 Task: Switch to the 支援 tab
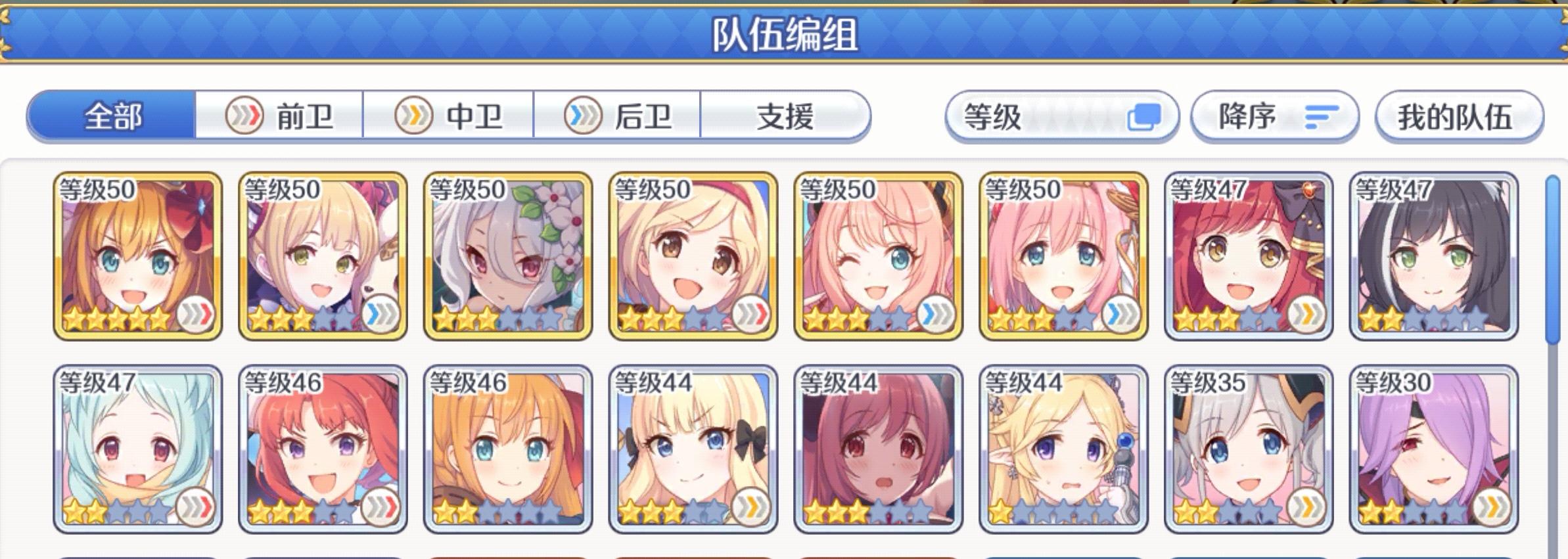click(x=783, y=116)
